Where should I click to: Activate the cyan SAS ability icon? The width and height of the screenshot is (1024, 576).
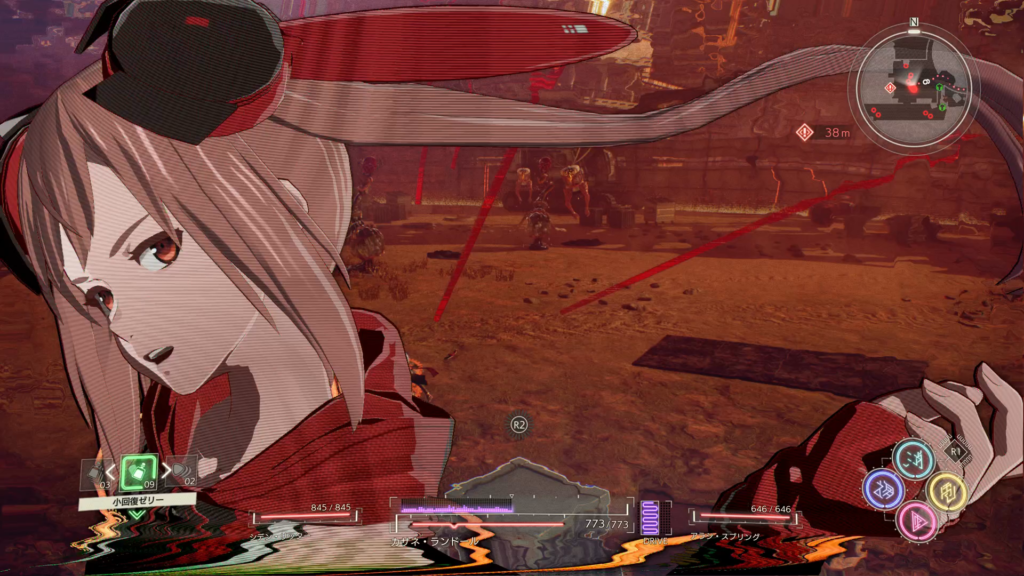913,459
